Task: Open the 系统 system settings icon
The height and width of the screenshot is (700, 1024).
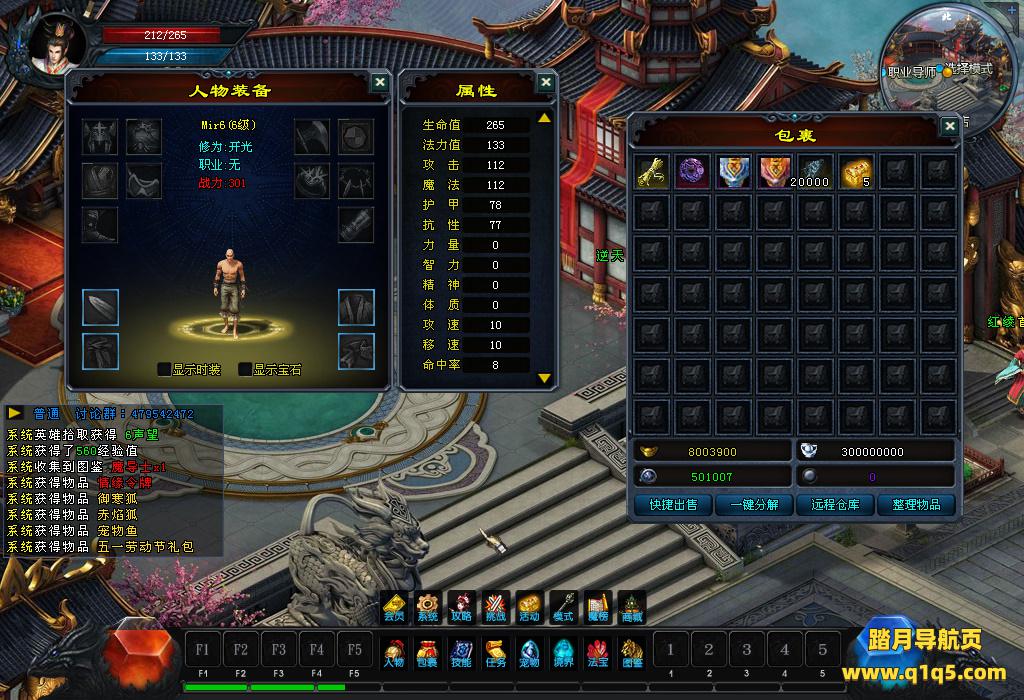Action: [x=428, y=607]
